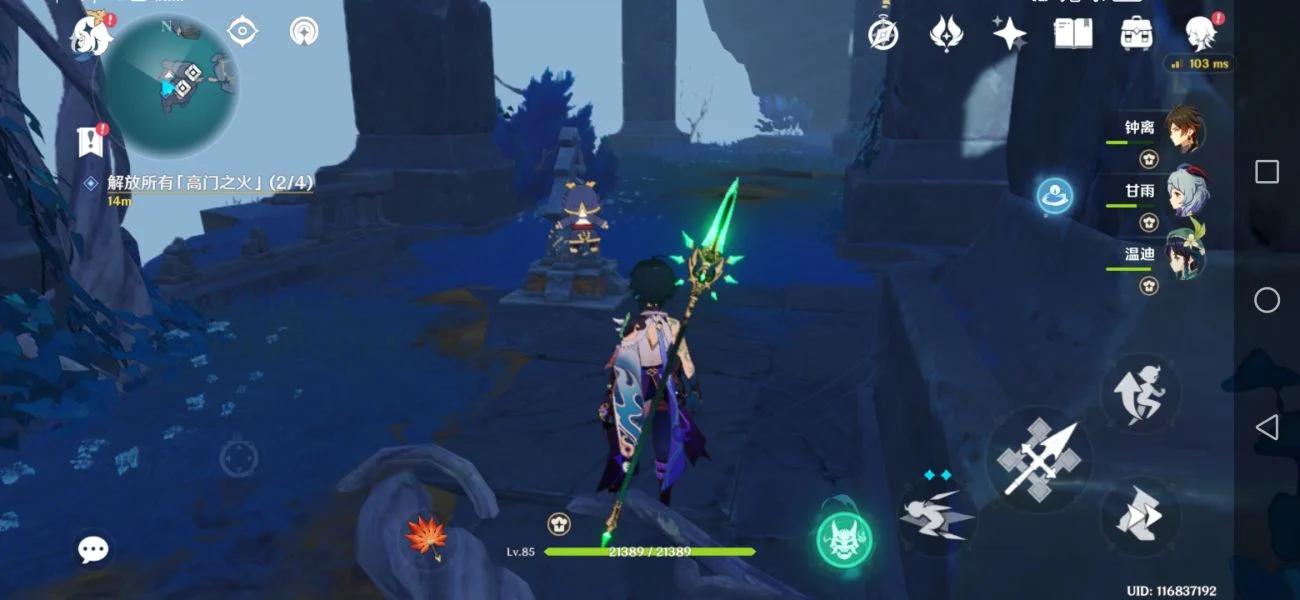Viewport: 1300px width, 600px height.
Task: Open the Paimon menu icon
Action: coord(90,35)
